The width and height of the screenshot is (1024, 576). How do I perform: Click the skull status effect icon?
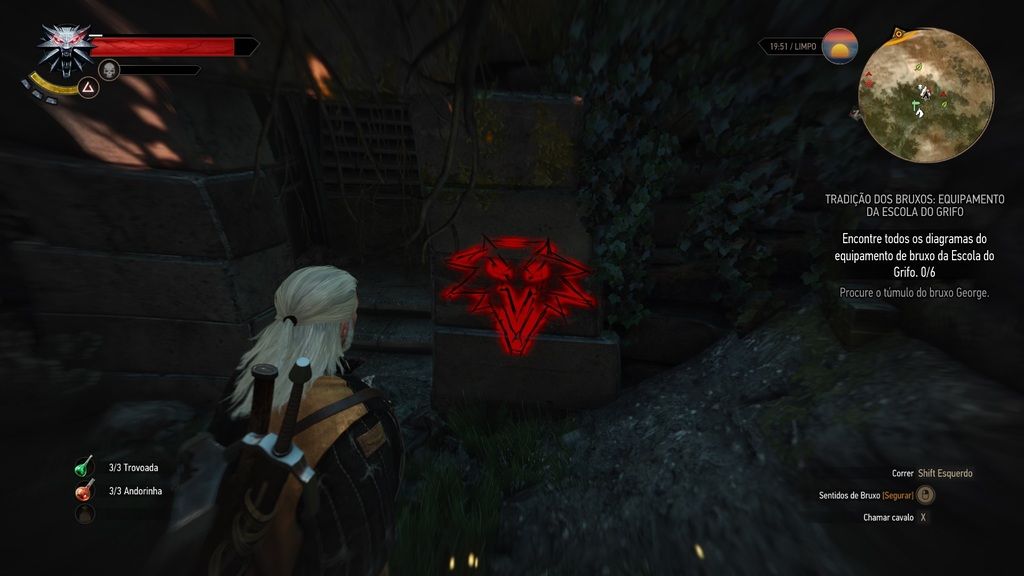click(x=110, y=69)
